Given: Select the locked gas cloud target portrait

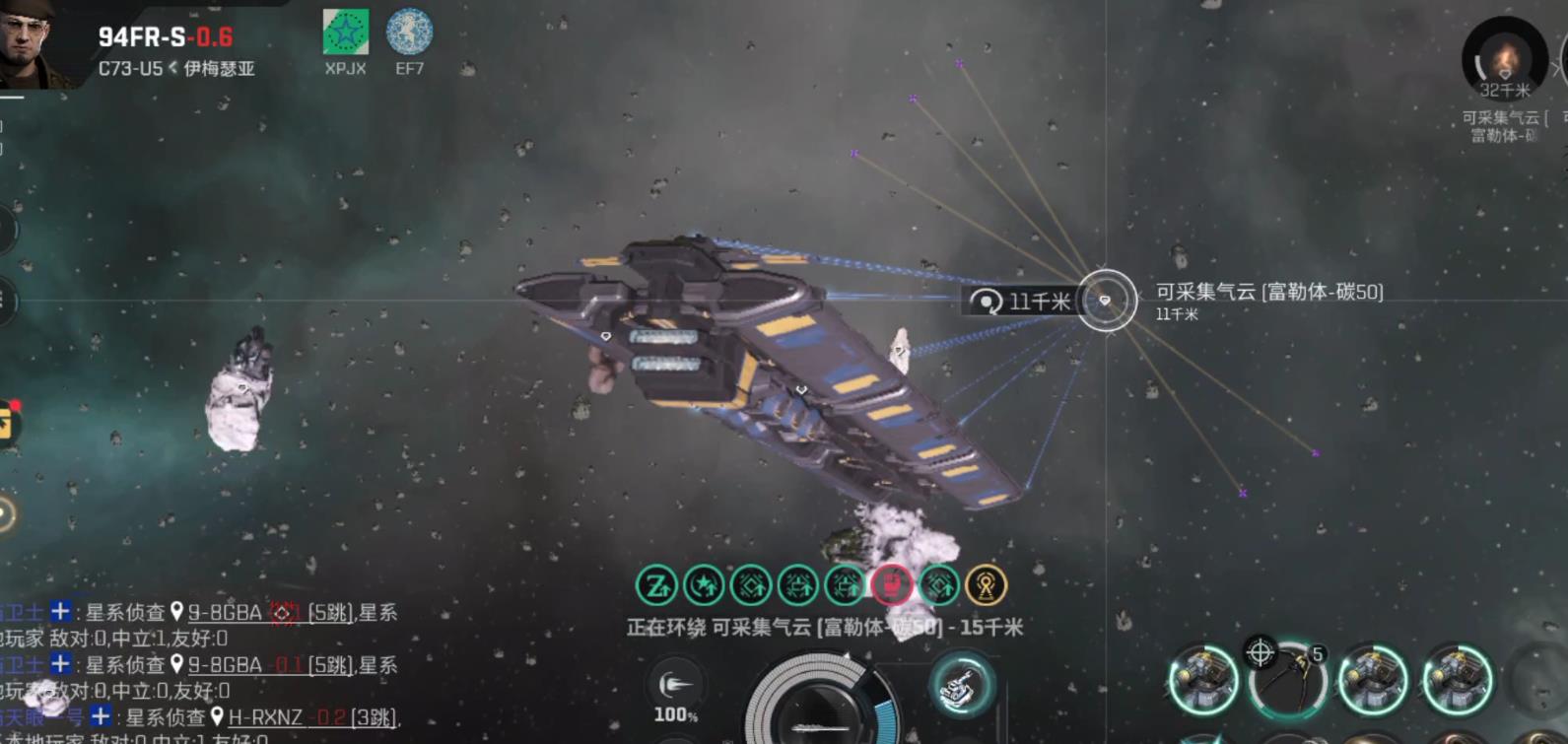Looking at the screenshot, I should tap(1503, 59).
